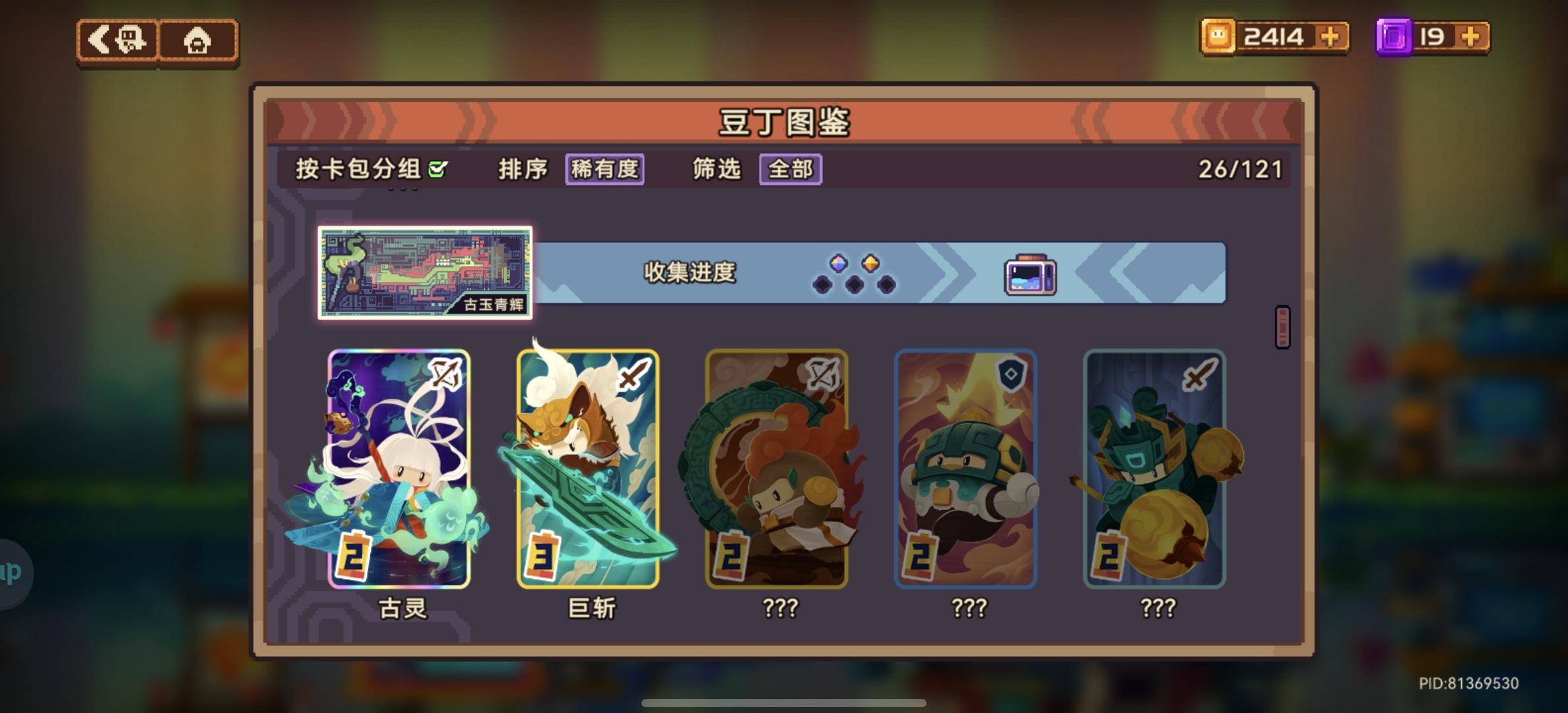
Task: Select the 排序 menu option
Action: (524, 169)
